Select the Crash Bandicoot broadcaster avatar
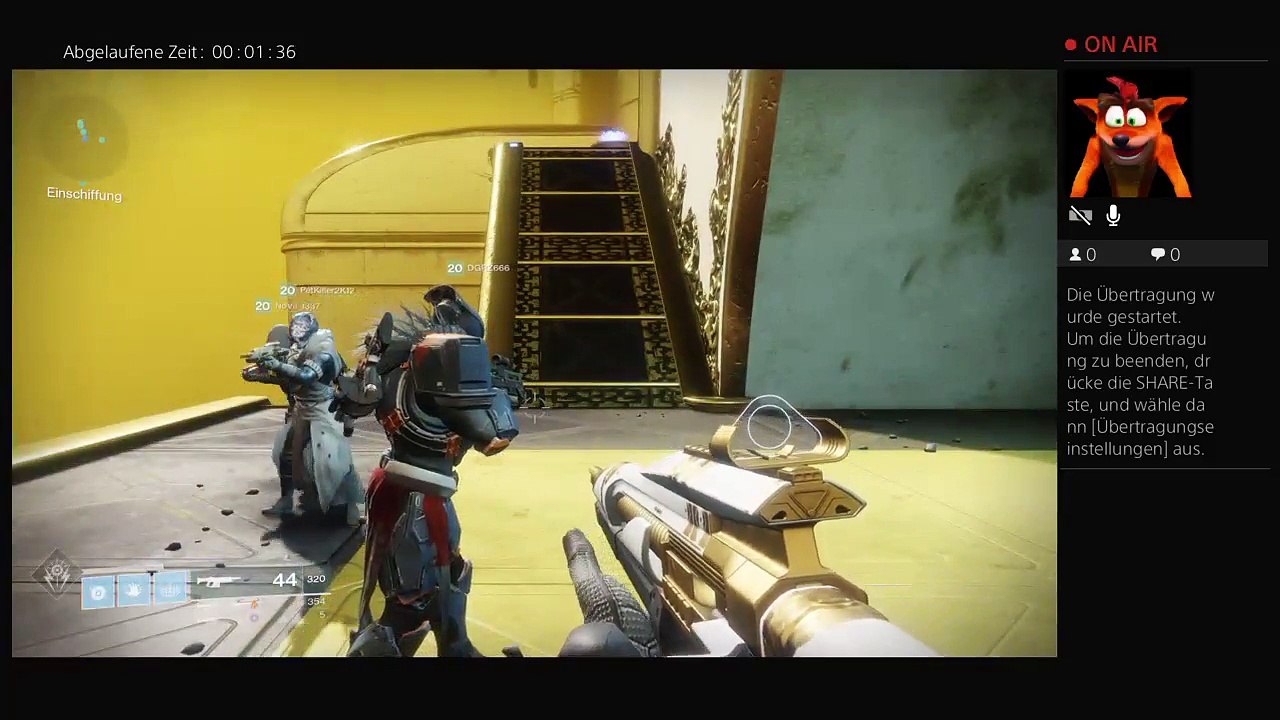 tap(1129, 133)
